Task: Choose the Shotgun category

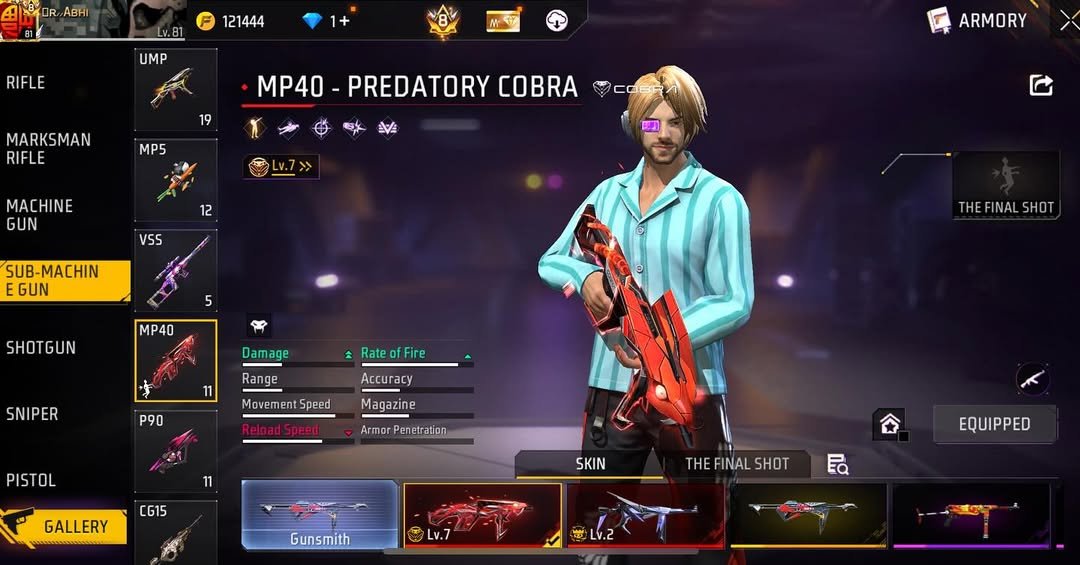Action: pyautogui.click(x=41, y=348)
